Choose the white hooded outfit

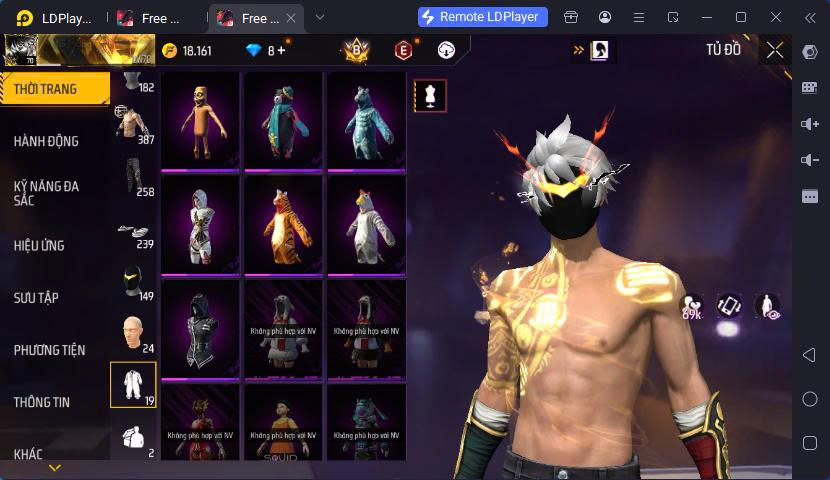(x=200, y=224)
